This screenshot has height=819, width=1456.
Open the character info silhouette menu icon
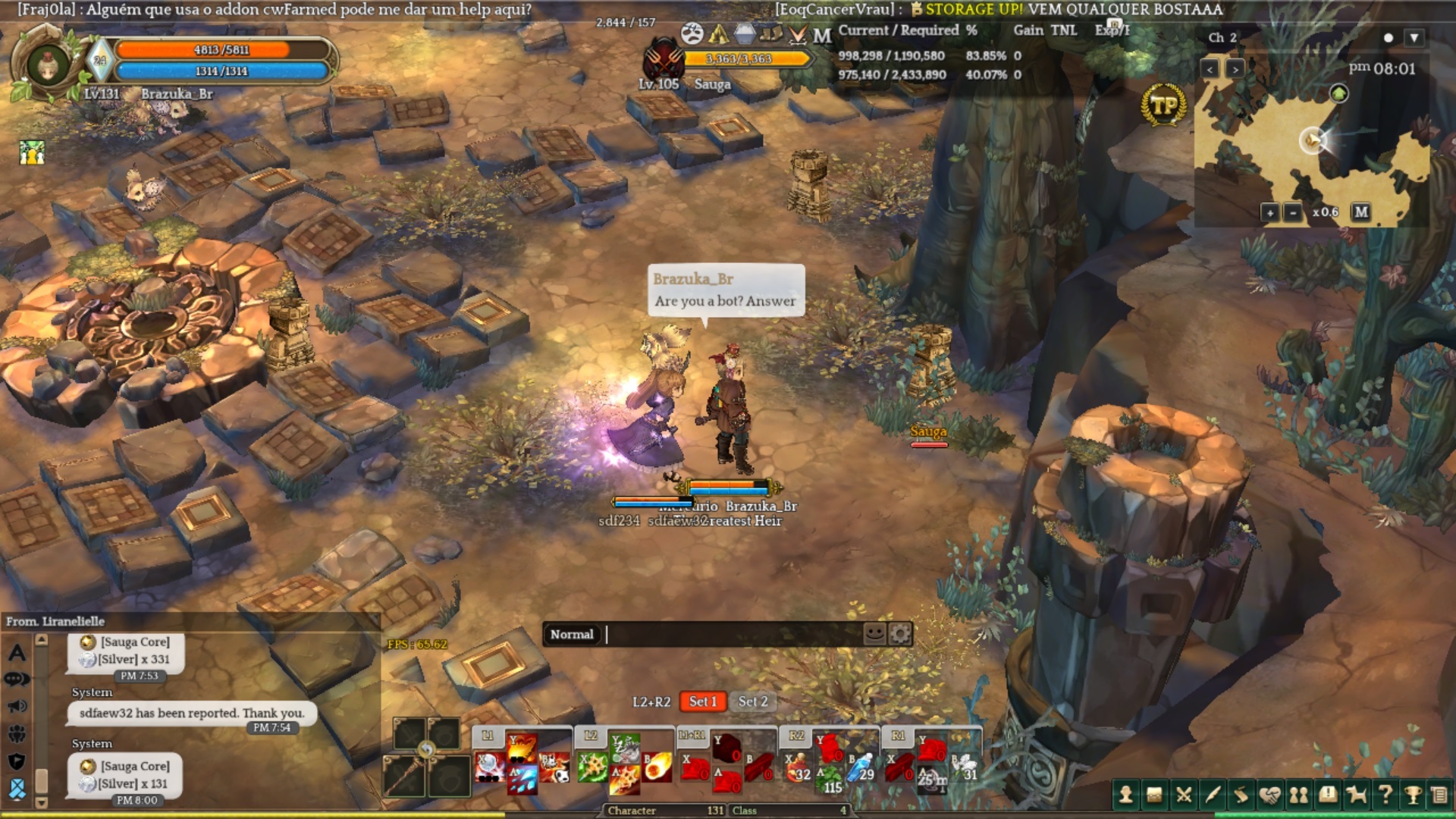1126,794
